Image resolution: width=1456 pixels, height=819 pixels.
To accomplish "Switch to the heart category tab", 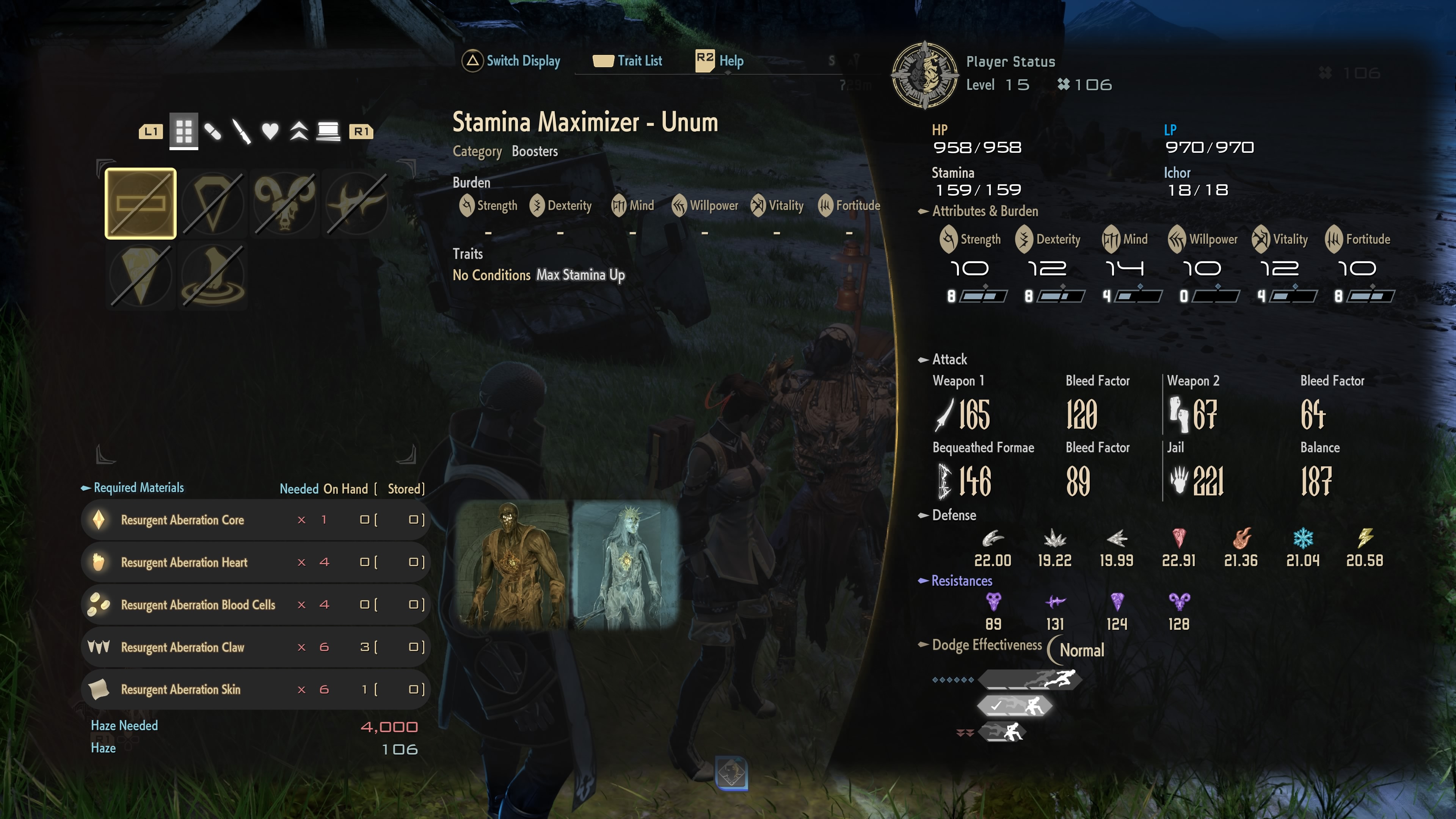I will tap(270, 132).
